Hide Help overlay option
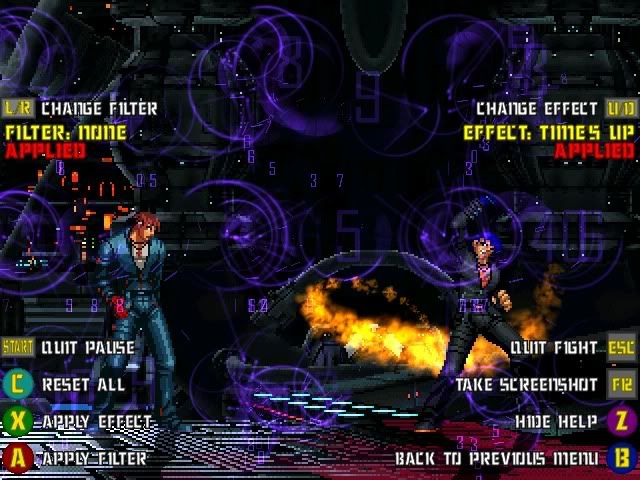The image size is (640, 480). tap(556, 422)
